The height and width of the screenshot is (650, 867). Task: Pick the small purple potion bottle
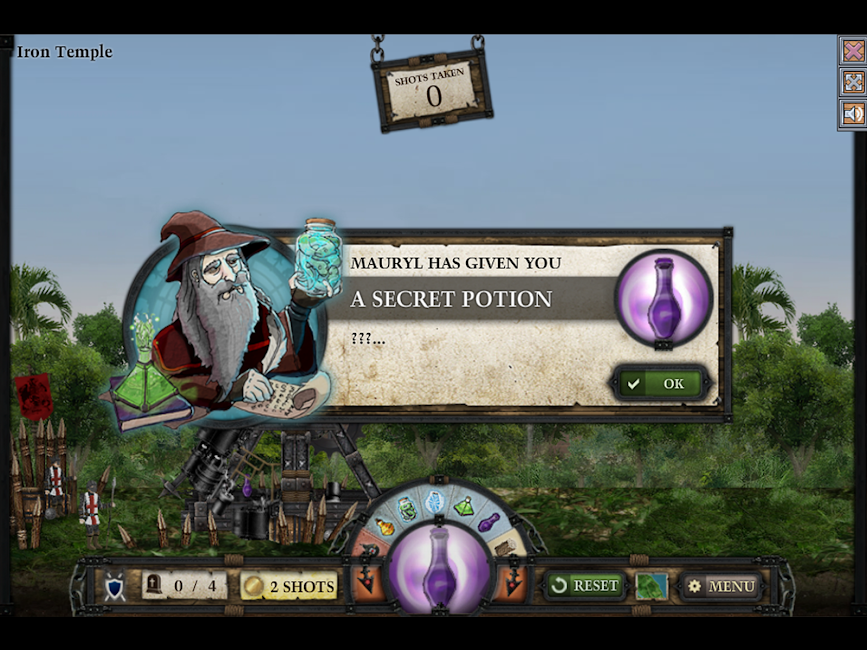(489, 522)
